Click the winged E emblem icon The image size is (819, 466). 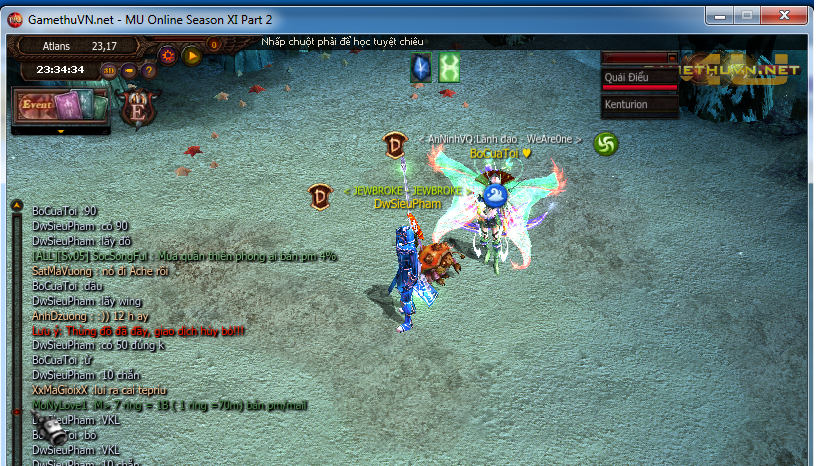(x=137, y=107)
